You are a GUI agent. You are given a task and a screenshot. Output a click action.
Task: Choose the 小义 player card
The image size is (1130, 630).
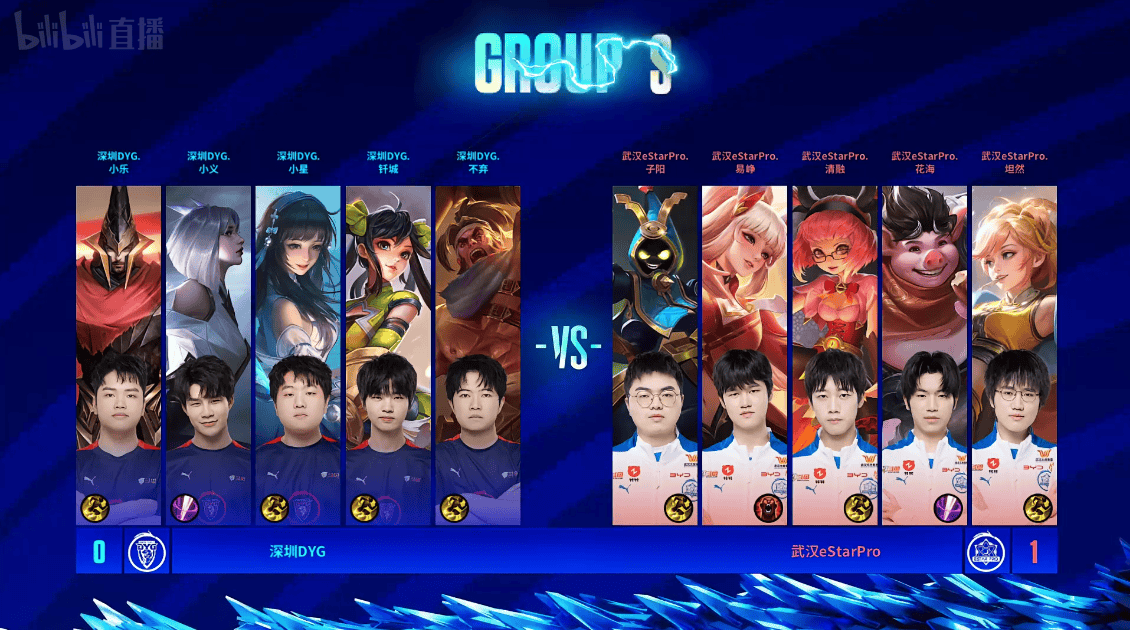(x=208, y=355)
